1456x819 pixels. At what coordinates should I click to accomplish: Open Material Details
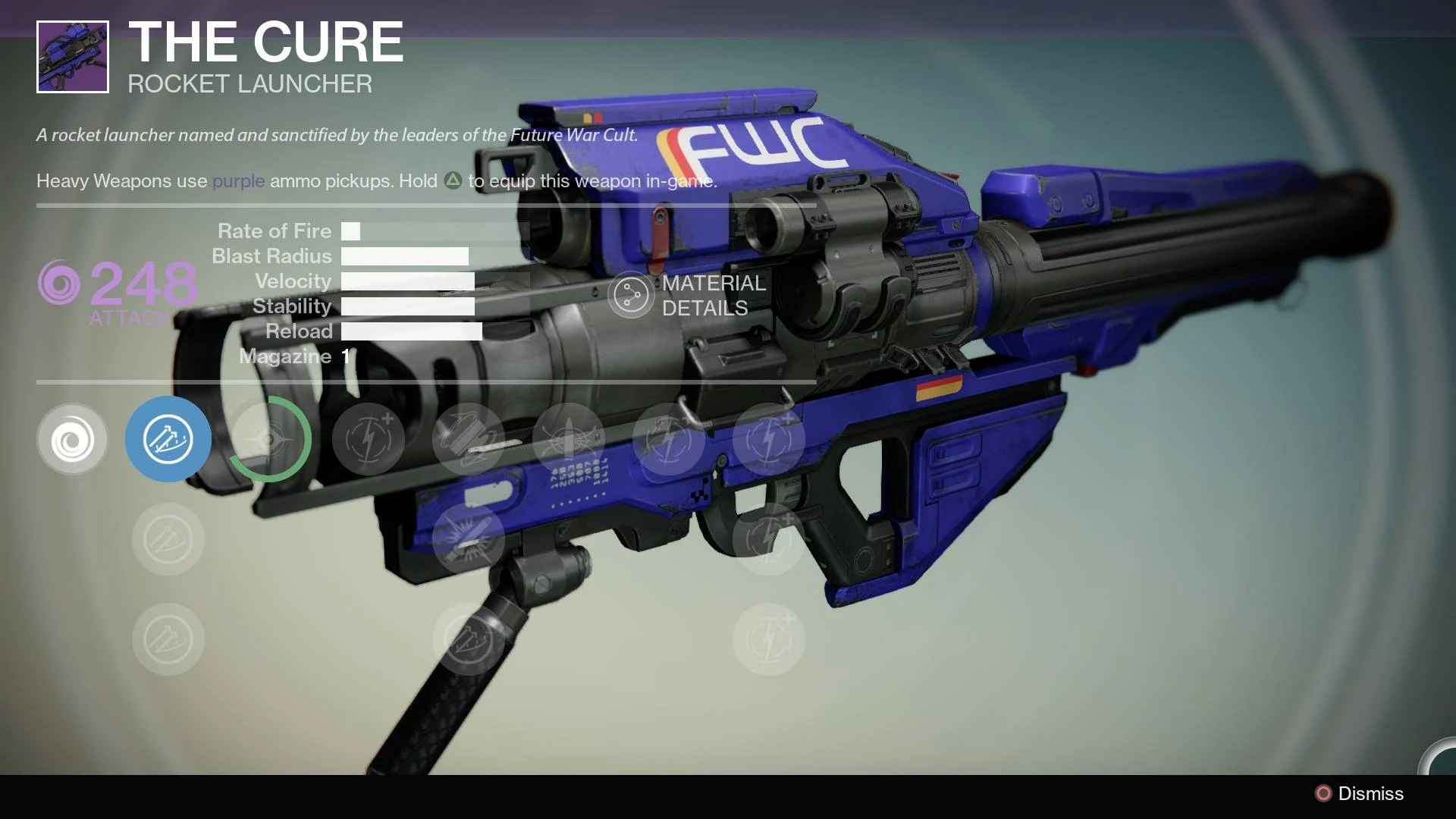click(x=690, y=296)
